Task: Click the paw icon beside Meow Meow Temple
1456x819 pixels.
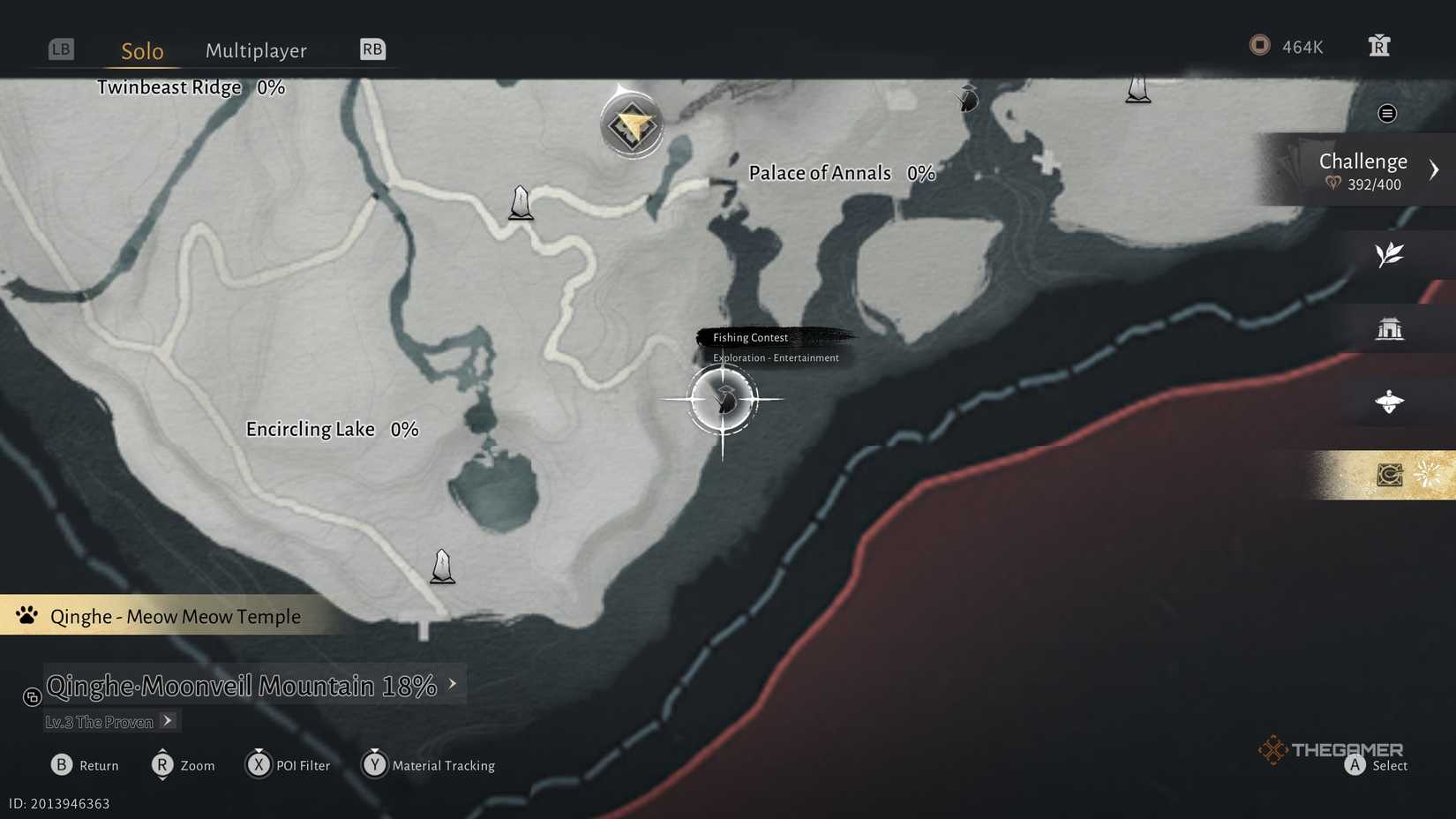Action: (x=26, y=615)
